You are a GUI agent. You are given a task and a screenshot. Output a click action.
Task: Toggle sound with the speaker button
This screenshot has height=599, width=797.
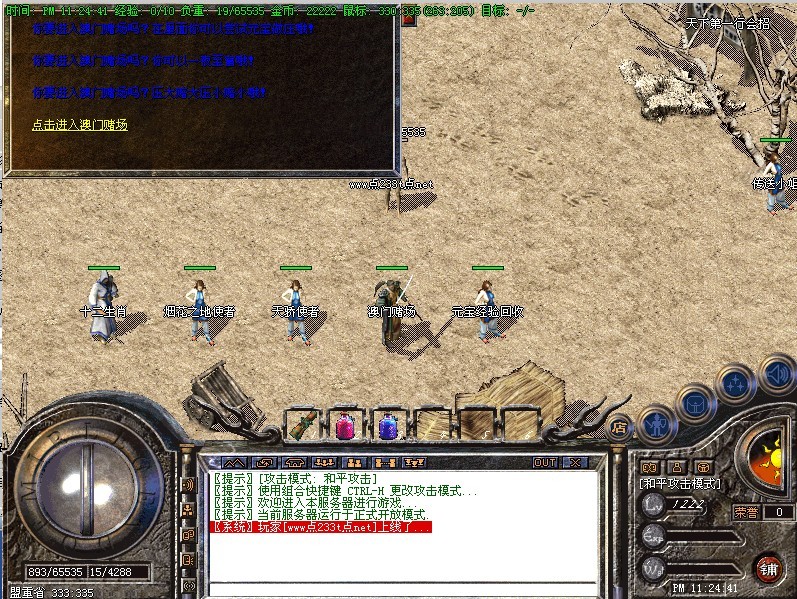(x=776, y=375)
